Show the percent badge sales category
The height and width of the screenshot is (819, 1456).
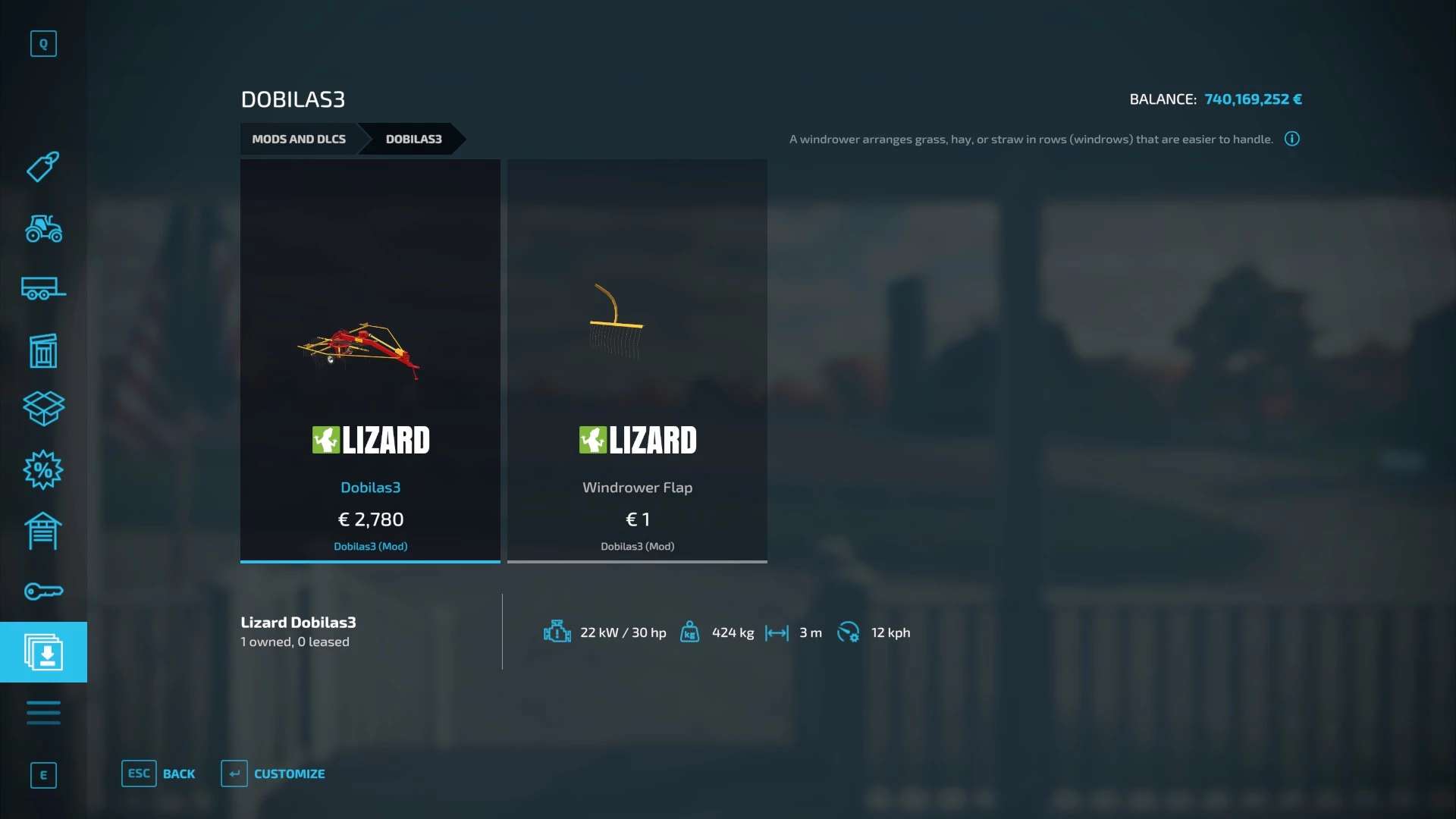point(43,470)
